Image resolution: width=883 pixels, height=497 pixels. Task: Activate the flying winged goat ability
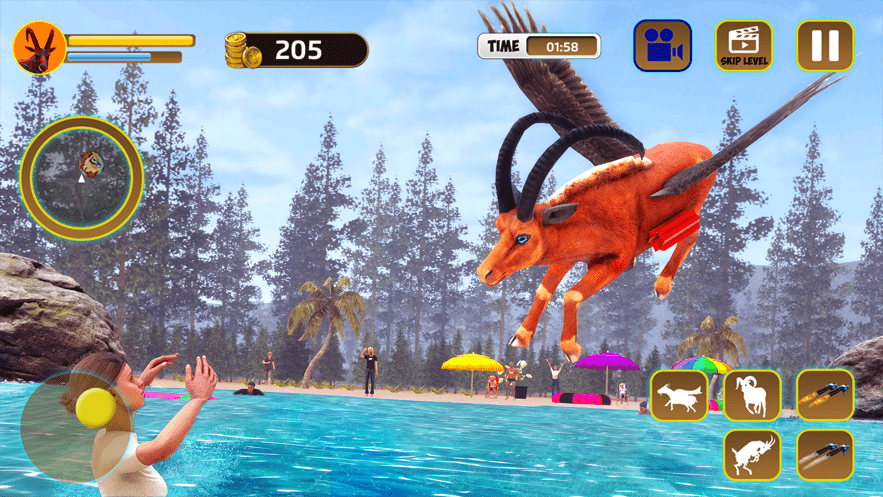point(679,395)
